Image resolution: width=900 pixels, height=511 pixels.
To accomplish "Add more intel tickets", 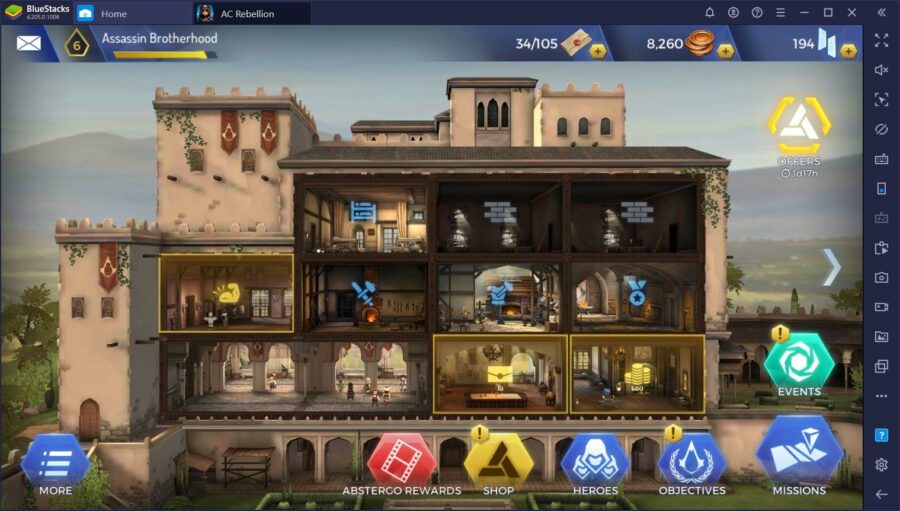I will (597, 50).
